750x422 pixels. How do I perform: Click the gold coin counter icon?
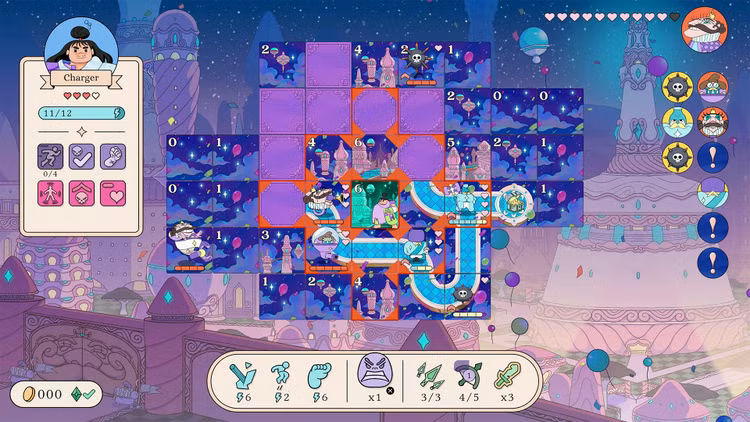coord(22,394)
